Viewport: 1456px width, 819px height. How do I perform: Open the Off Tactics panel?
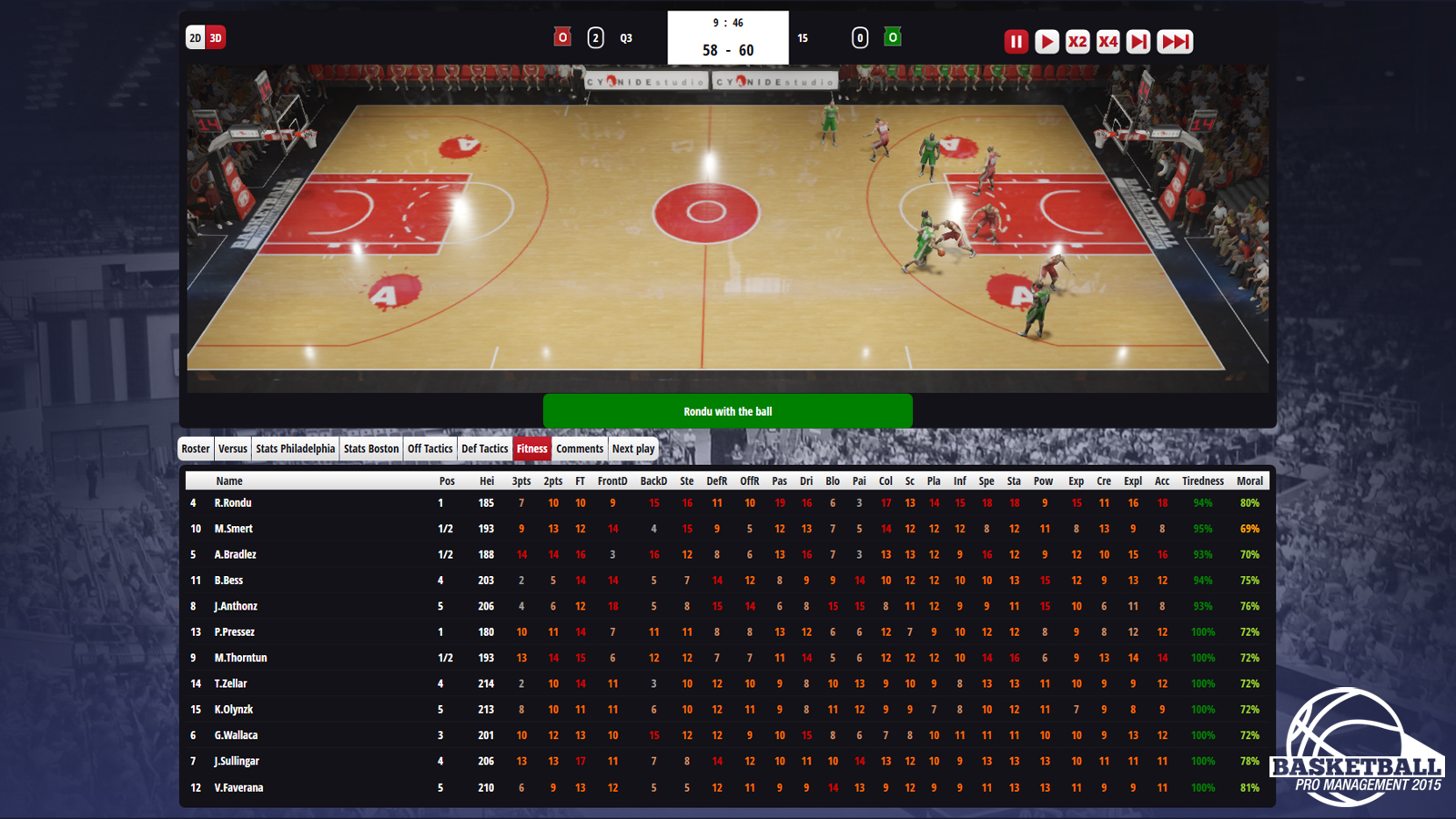[x=430, y=449]
